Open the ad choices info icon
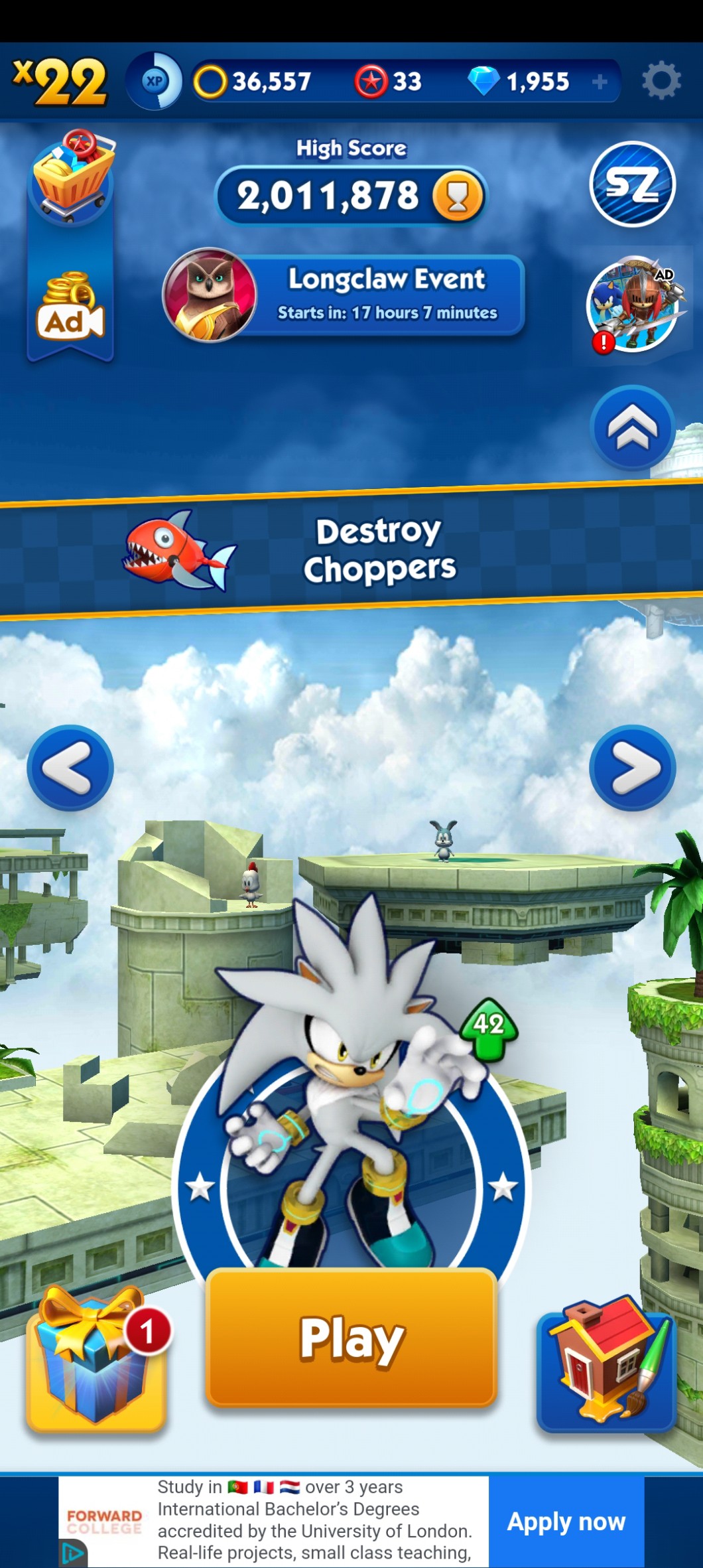The image size is (703, 1568). point(73,1553)
